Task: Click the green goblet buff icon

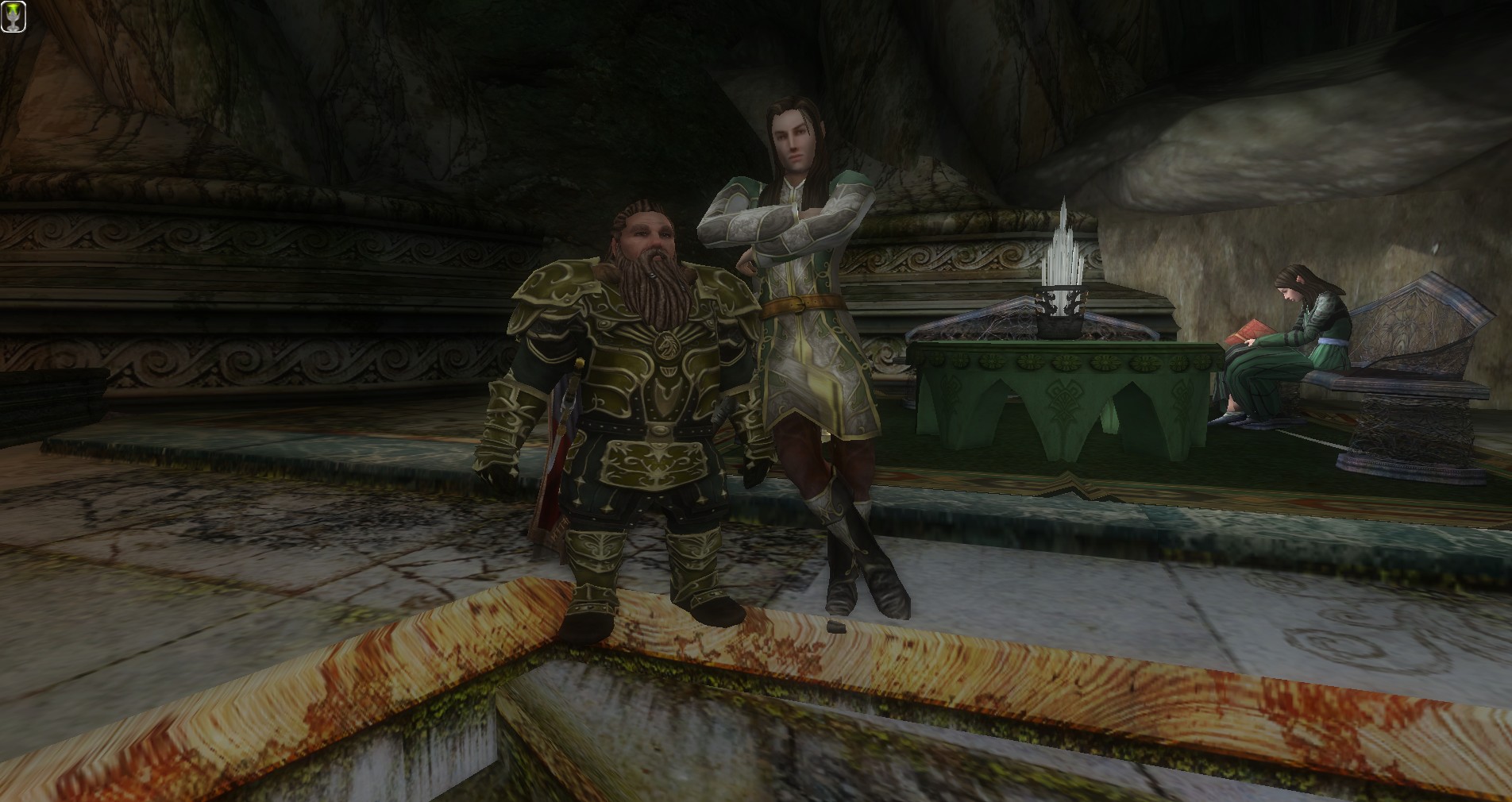Action: (13, 17)
